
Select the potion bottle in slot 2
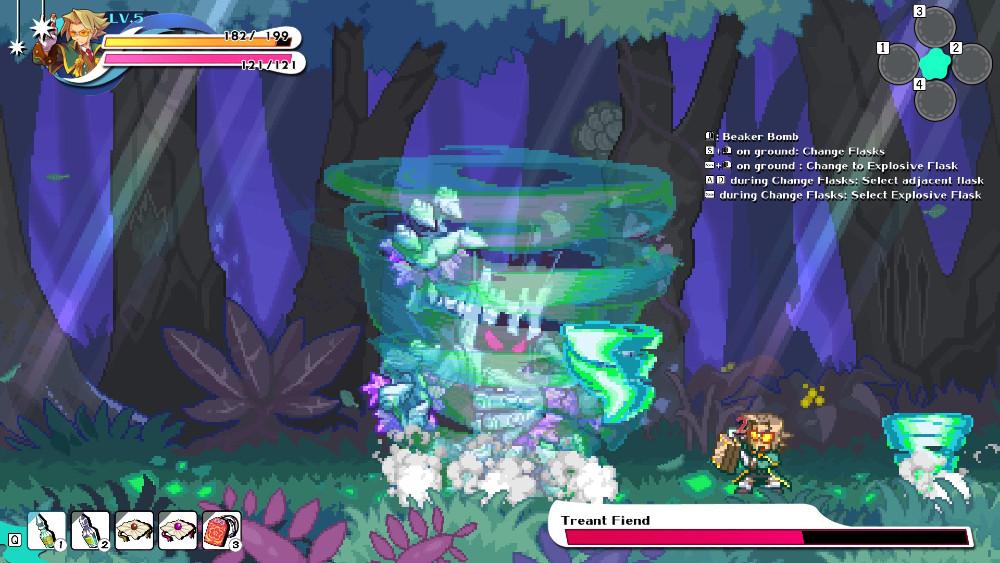point(90,529)
